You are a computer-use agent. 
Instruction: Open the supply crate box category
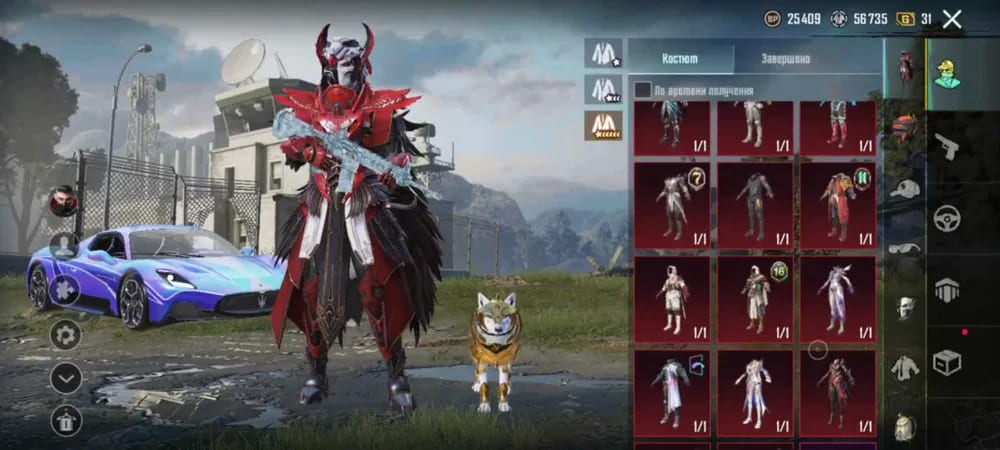pyautogui.click(x=947, y=362)
